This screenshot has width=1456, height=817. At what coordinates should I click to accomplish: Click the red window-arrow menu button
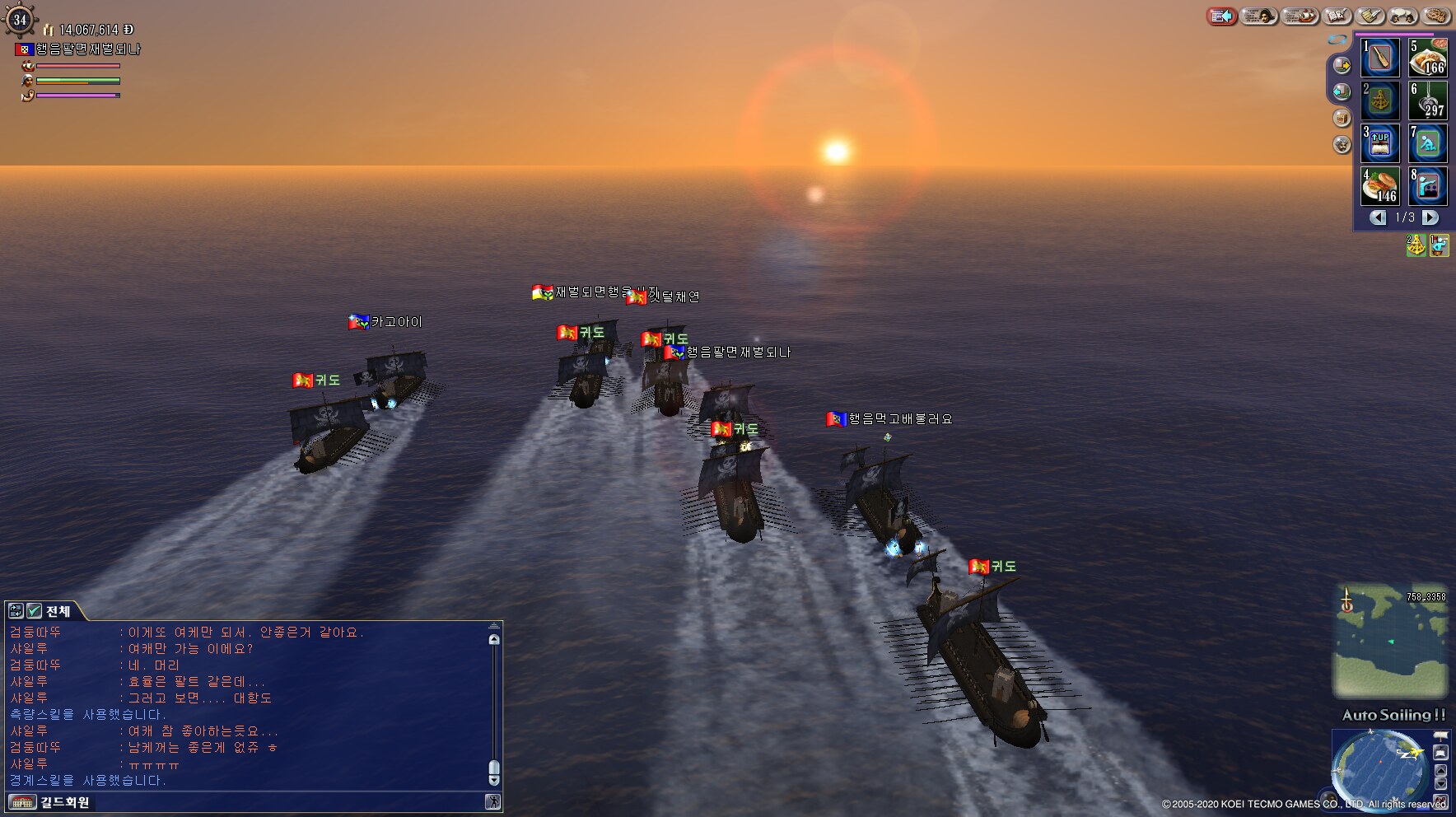[1222, 16]
